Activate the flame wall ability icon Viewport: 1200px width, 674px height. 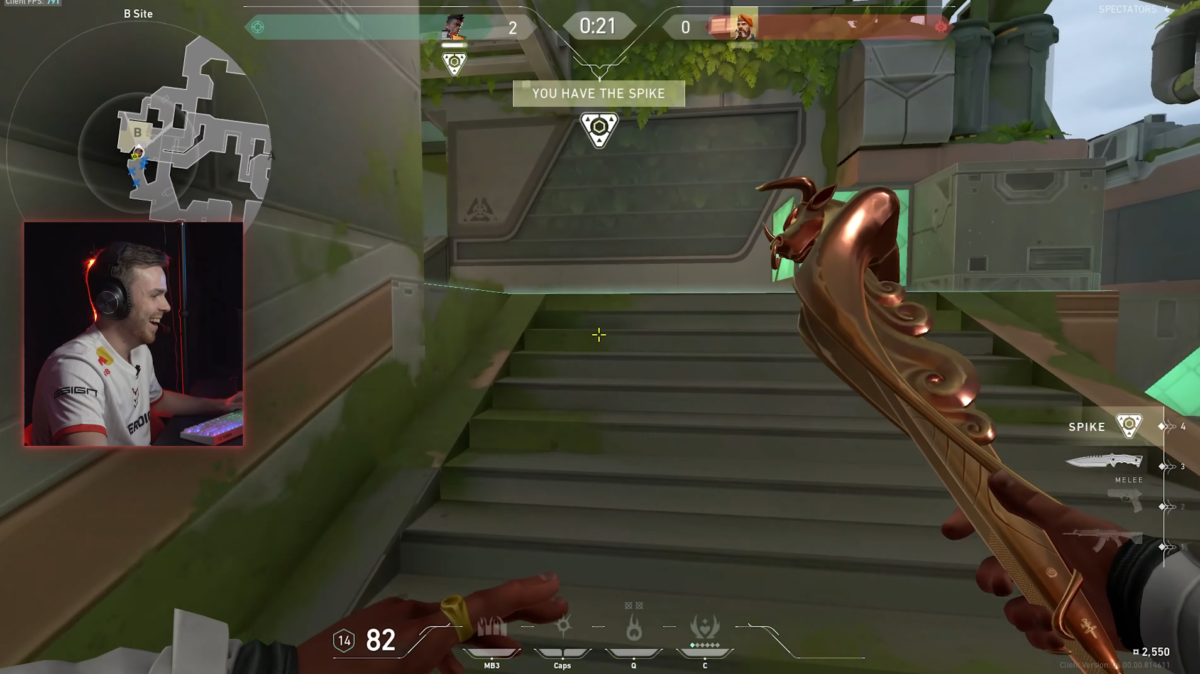pyautogui.click(x=491, y=630)
